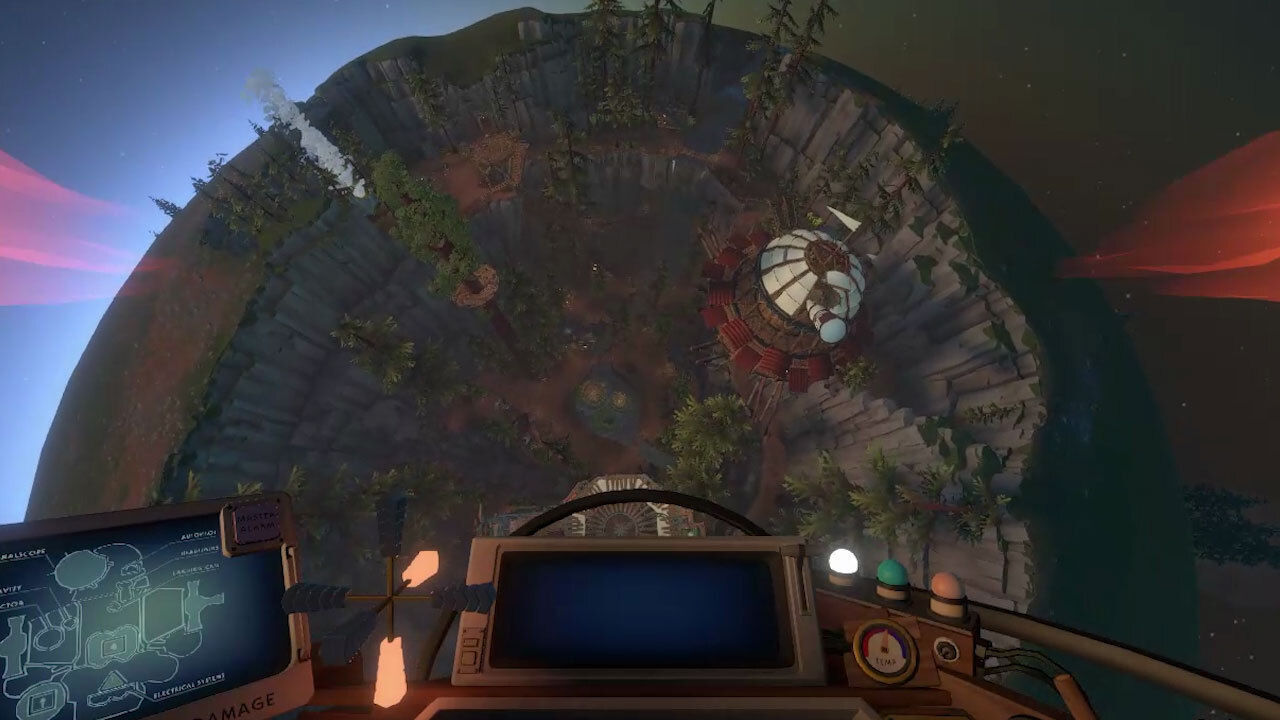Expand the ship schematic display
The image size is (1280, 720).
click(140, 610)
